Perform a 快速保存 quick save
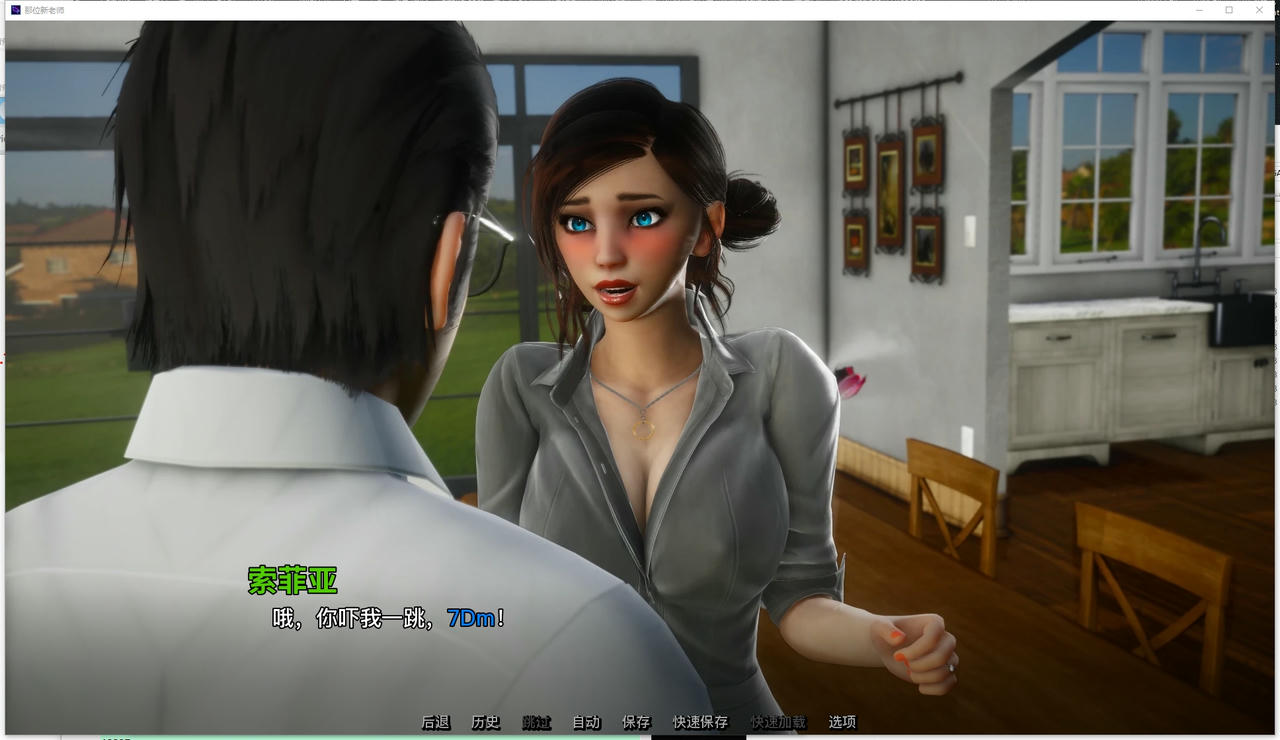Viewport: 1280px width, 740px height. tap(699, 721)
